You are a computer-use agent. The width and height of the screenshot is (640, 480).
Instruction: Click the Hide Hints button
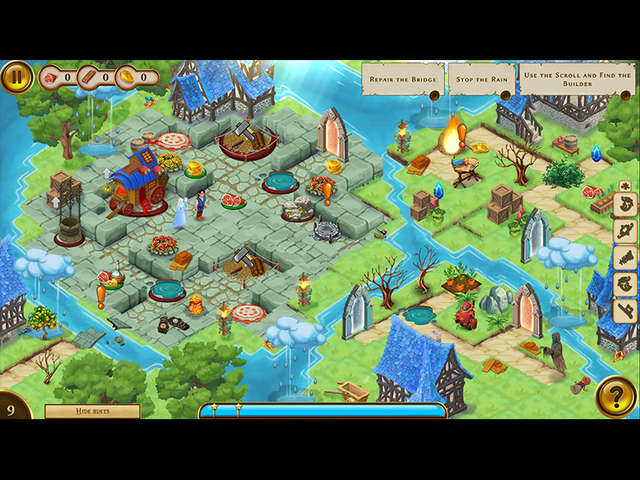point(92,411)
